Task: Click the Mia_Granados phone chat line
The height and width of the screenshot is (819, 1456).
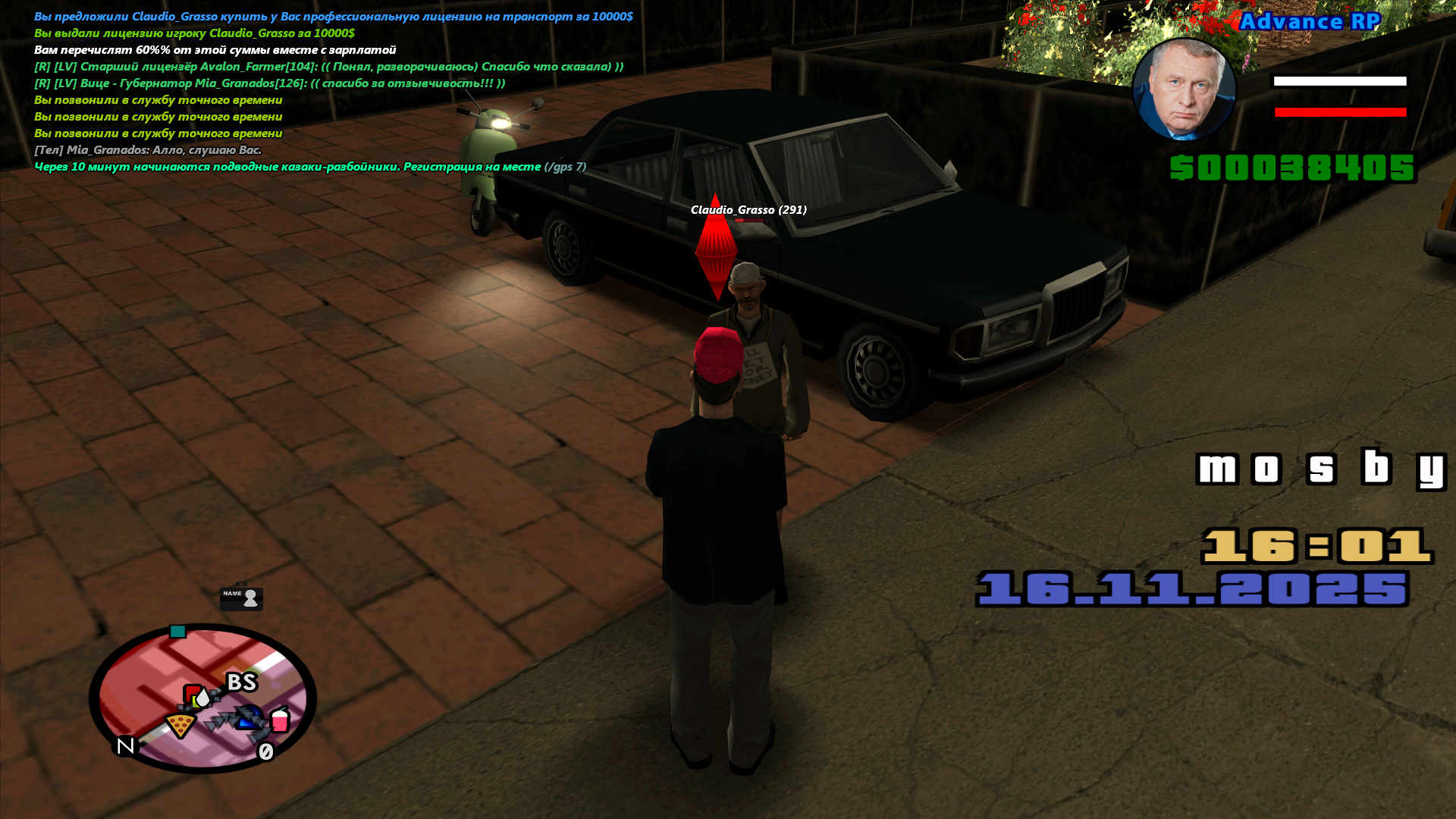Action: tap(148, 150)
